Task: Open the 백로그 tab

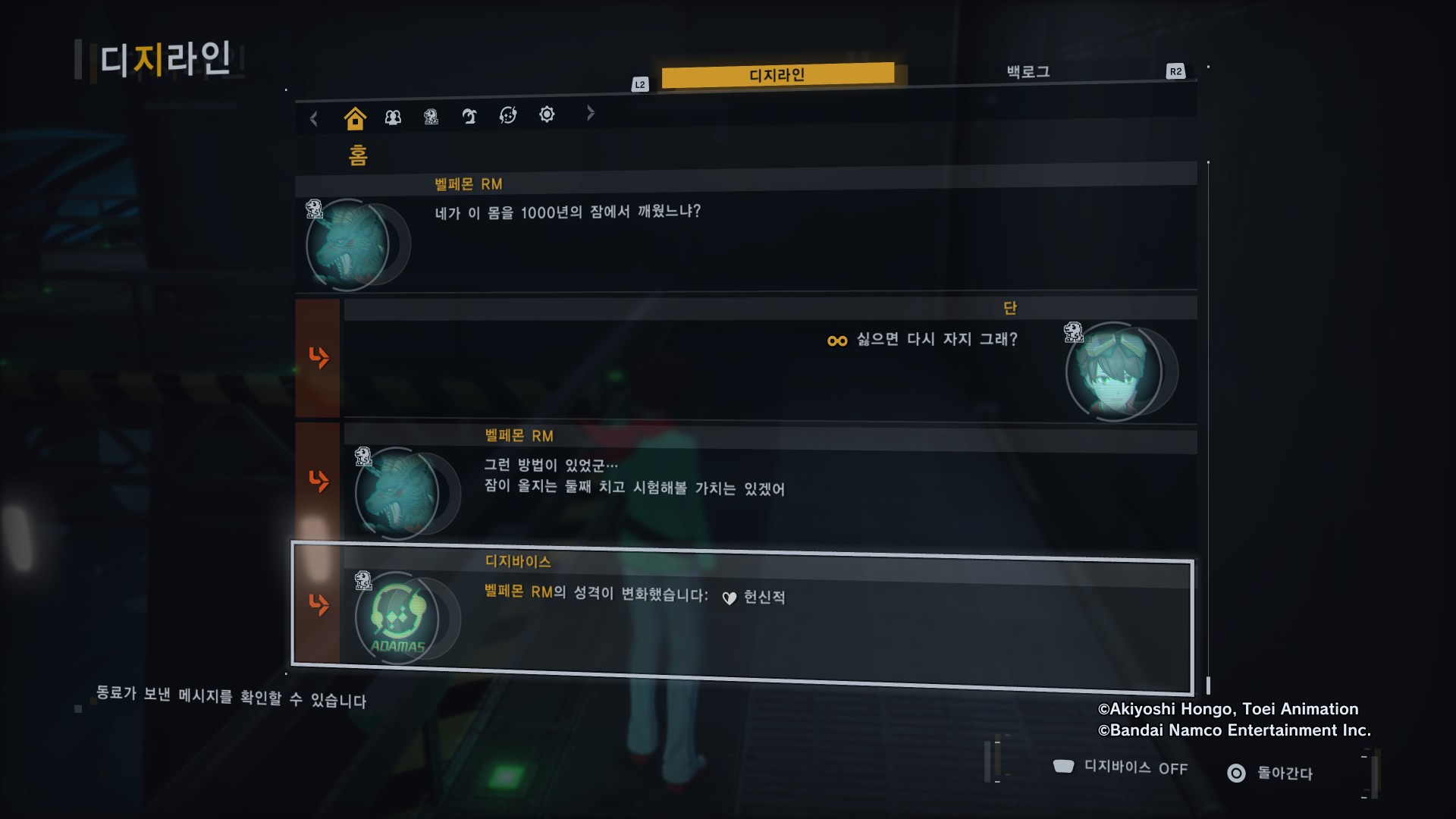Action: (x=1028, y=72)
